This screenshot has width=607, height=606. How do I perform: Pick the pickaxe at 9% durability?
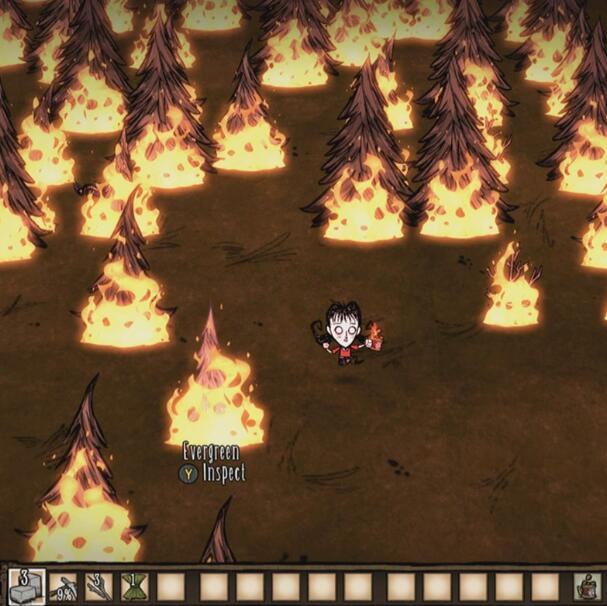click(62, 586)
